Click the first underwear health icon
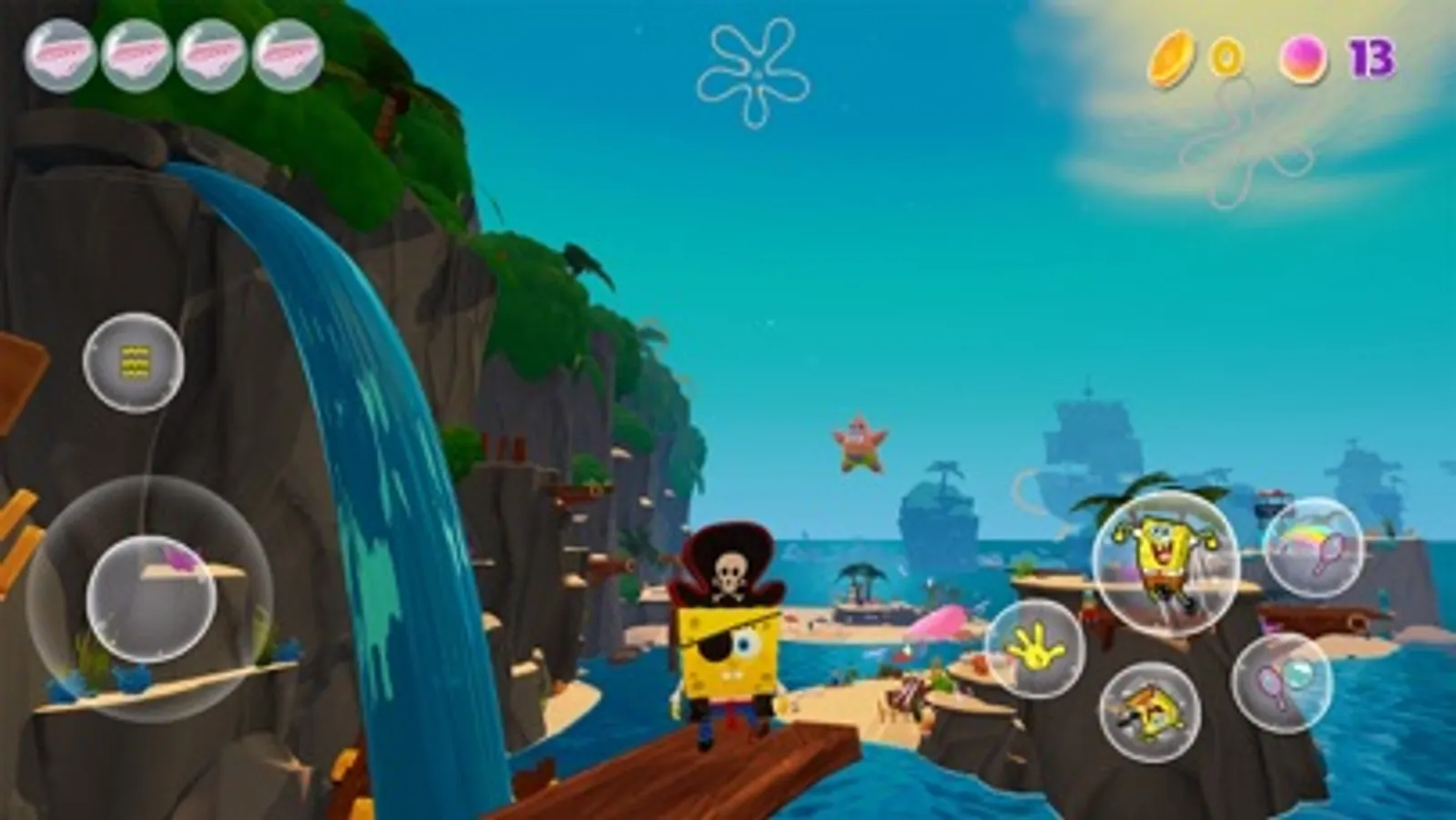This screenshot has height=820, width=1456. [59, 56]
